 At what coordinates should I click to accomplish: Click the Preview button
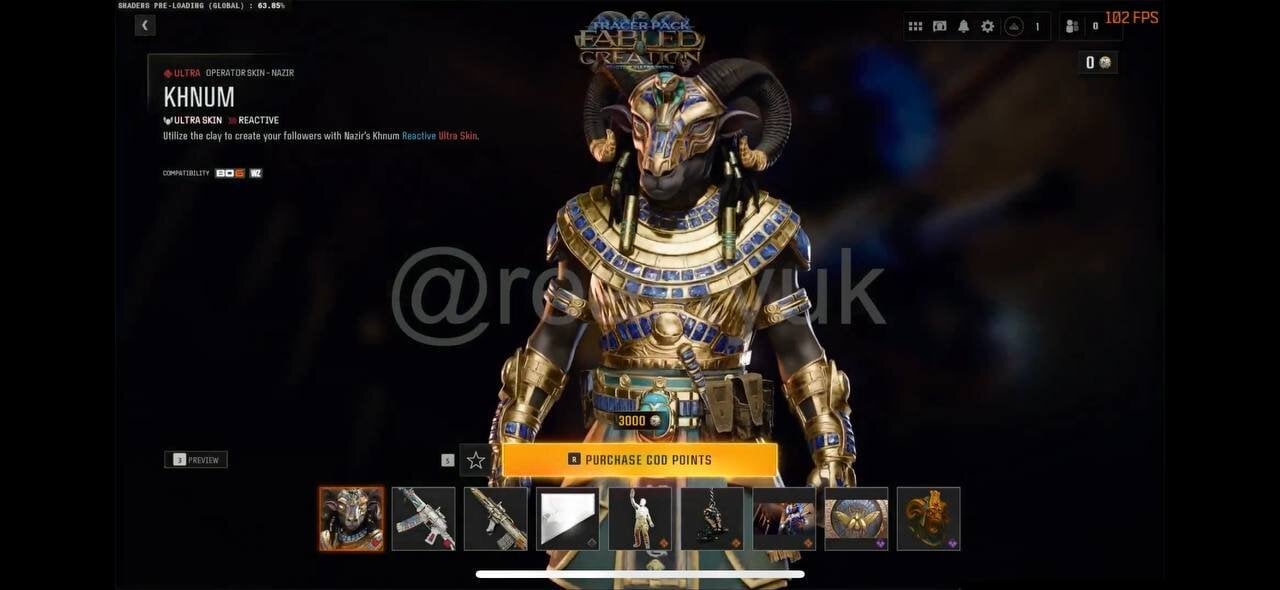[196, 460]
